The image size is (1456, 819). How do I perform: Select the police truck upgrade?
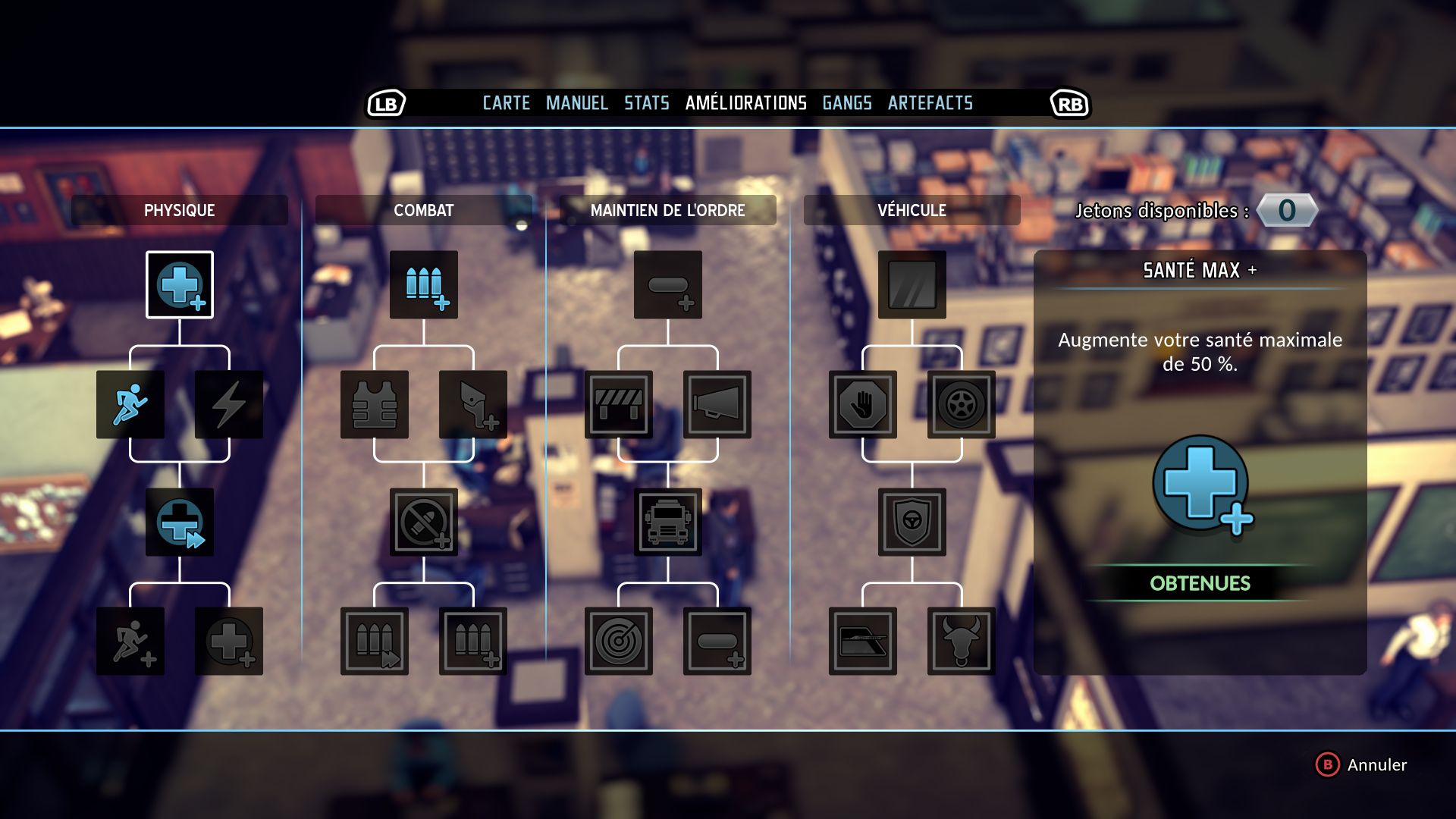pyautogui.click(x=668, y=522)
